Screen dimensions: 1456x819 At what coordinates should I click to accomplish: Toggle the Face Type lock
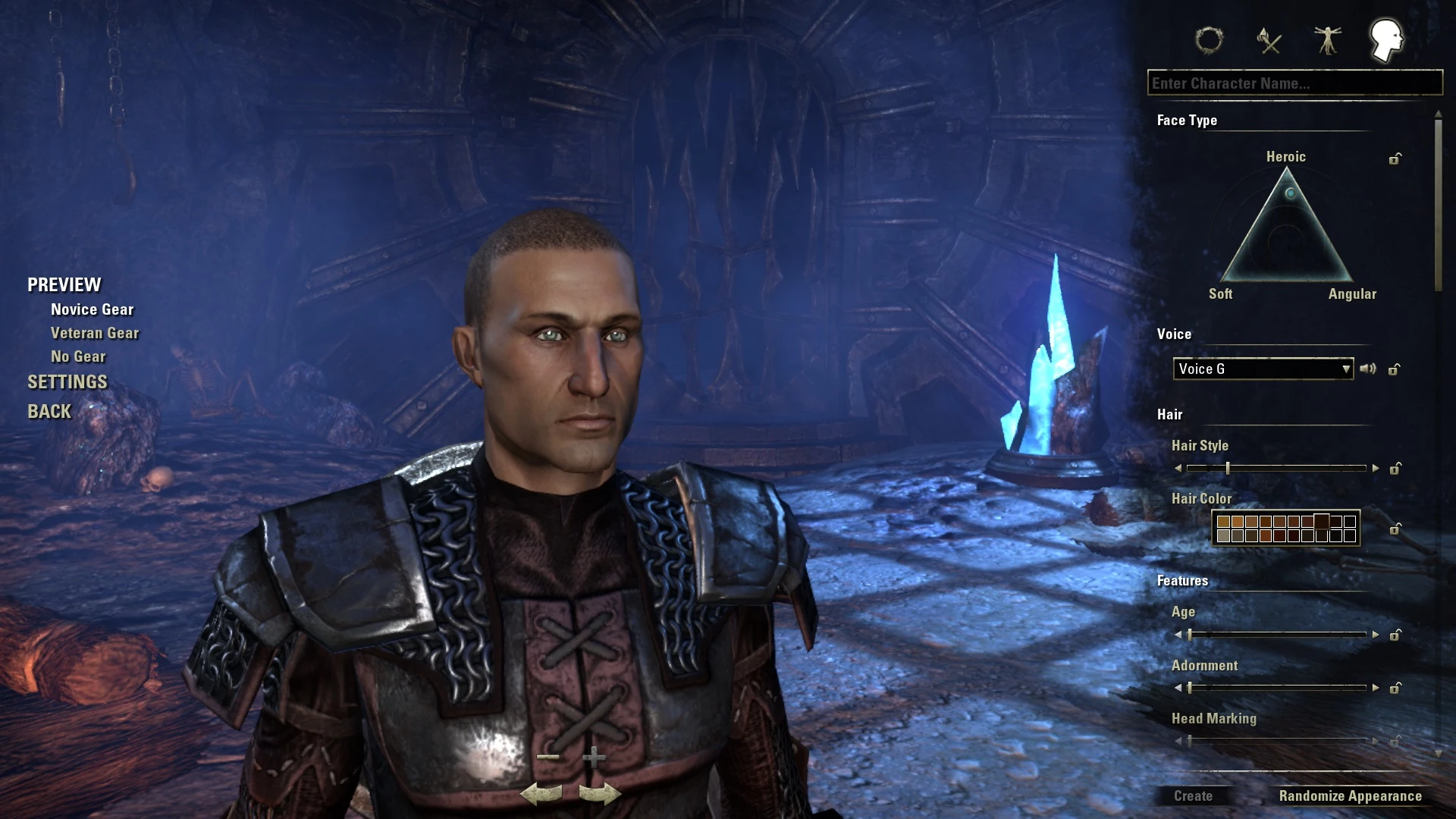point(1394,159)
